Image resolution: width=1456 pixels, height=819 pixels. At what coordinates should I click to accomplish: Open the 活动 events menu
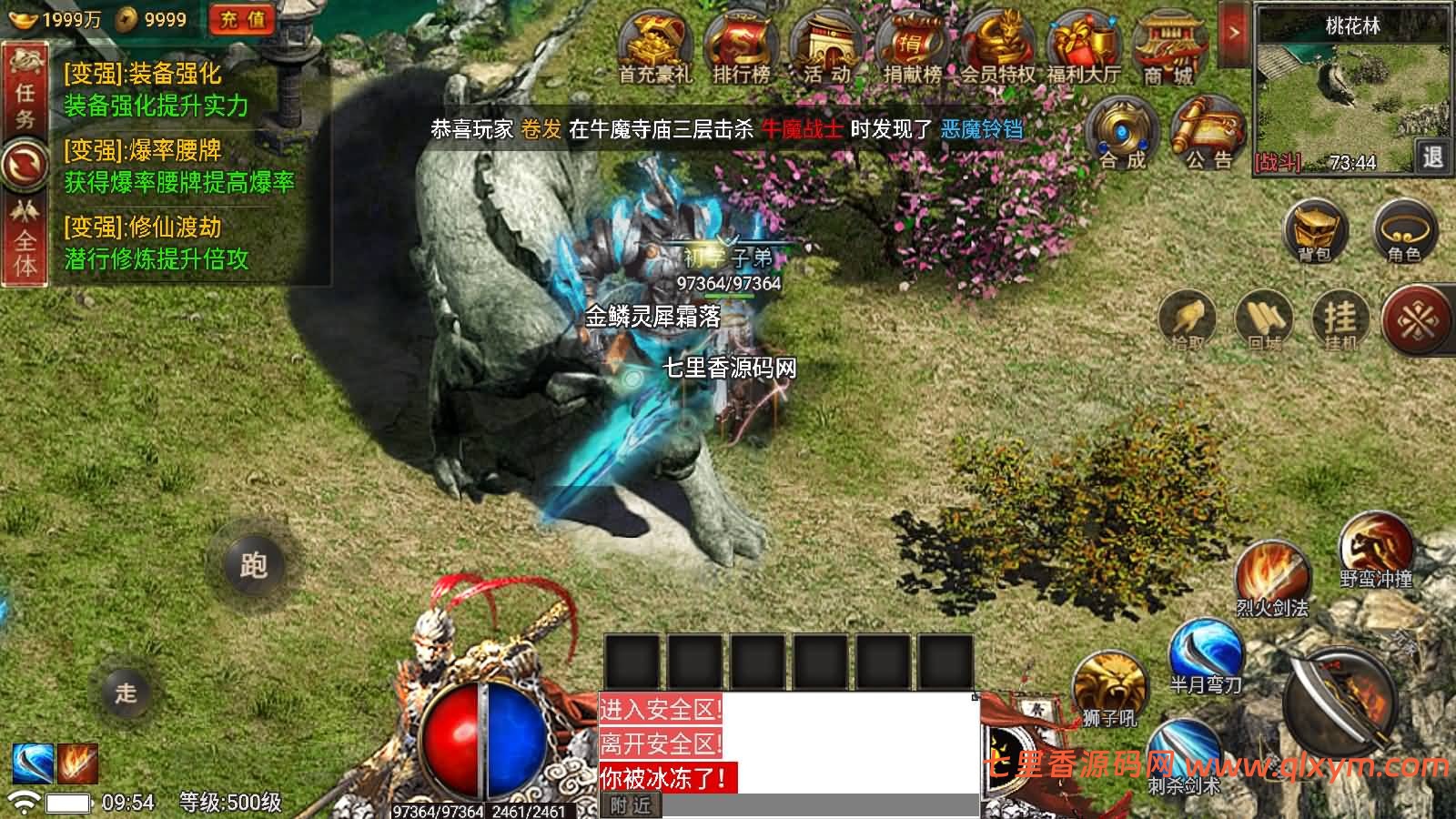(x=826, y=48)
